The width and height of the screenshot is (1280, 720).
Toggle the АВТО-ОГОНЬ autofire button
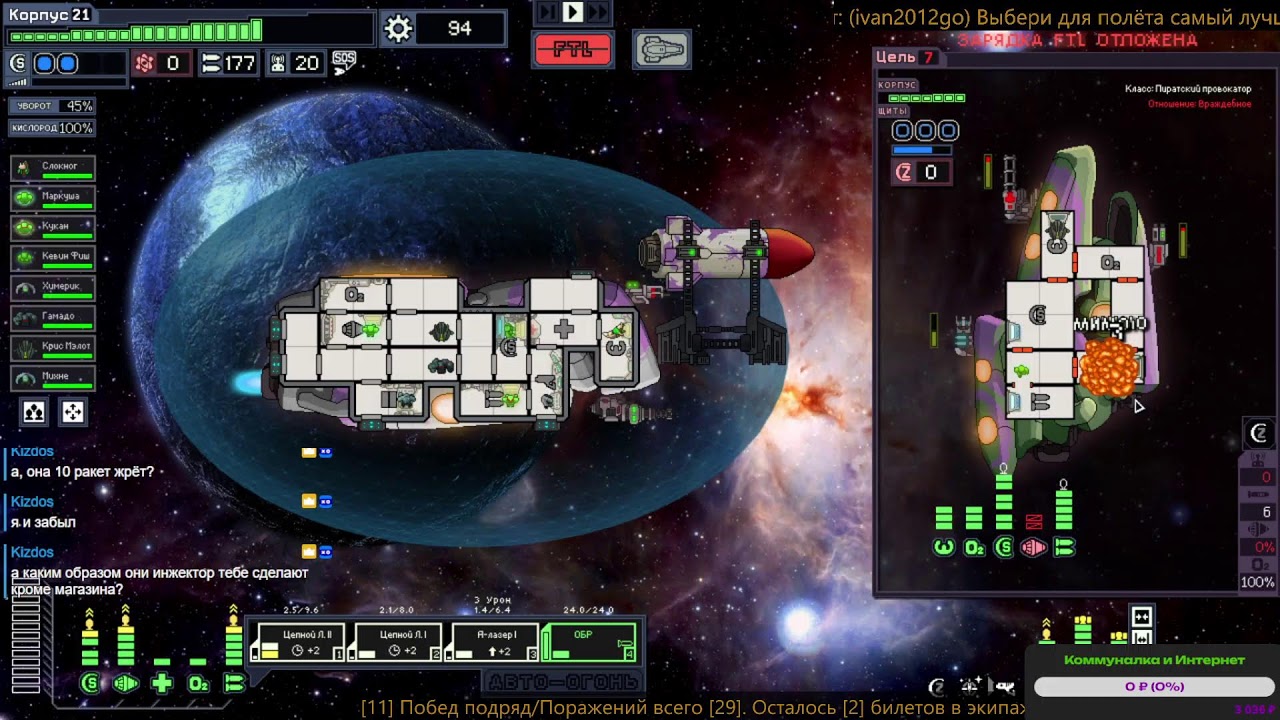coord(563,682)
